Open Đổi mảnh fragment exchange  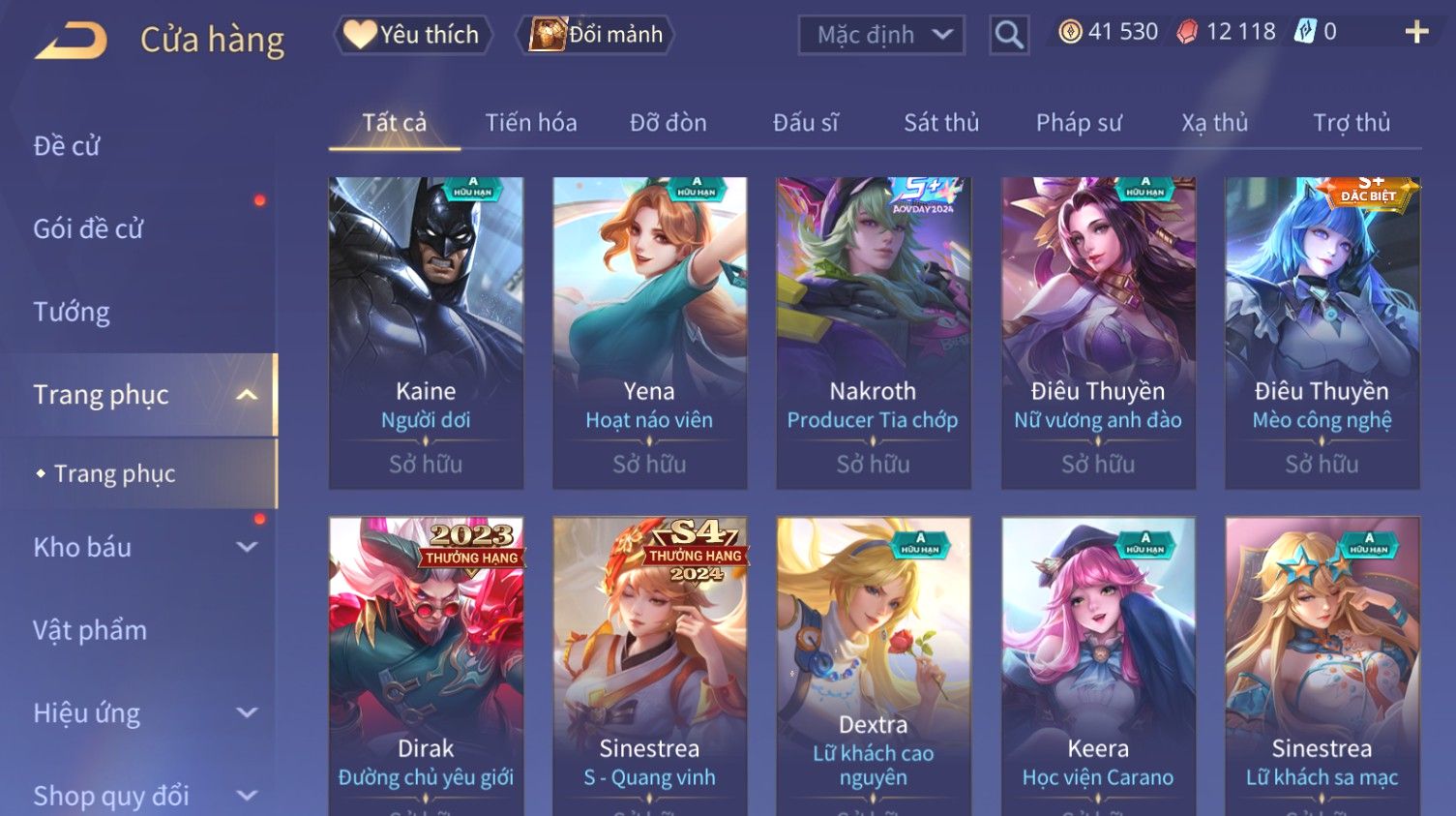pos(598,35)
